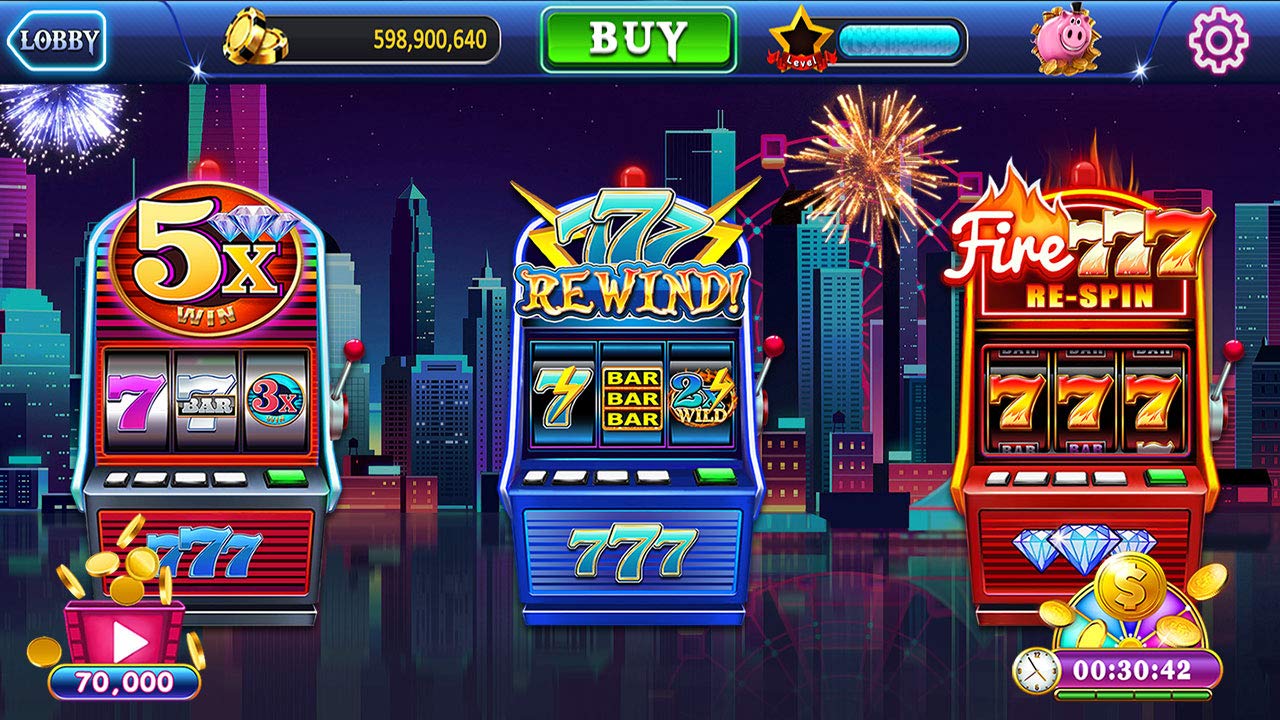Open the game settings gear
Screen dimensions: 1280x720
[1218, 41]
